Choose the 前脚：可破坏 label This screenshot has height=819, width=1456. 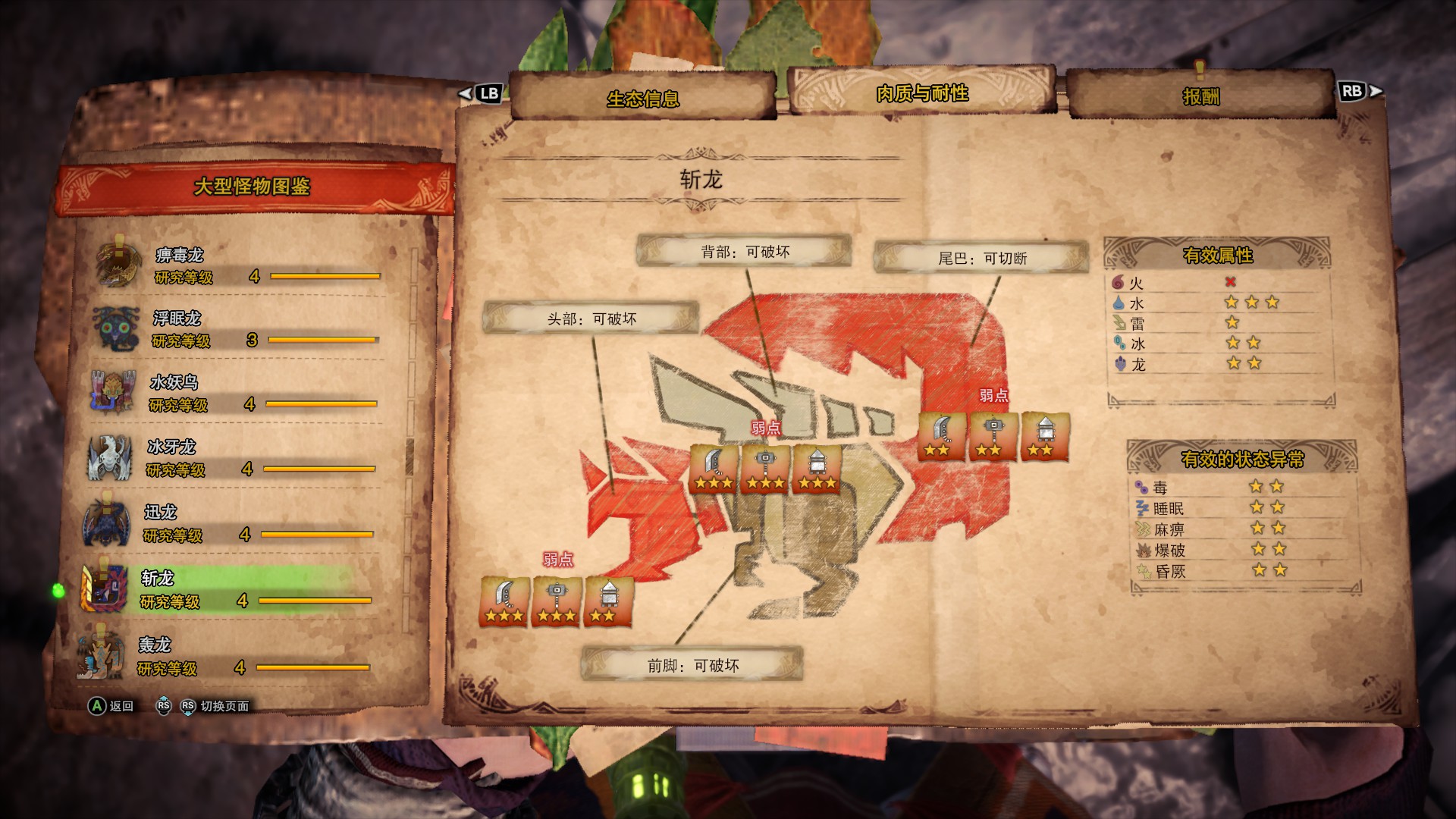(692, 665)
